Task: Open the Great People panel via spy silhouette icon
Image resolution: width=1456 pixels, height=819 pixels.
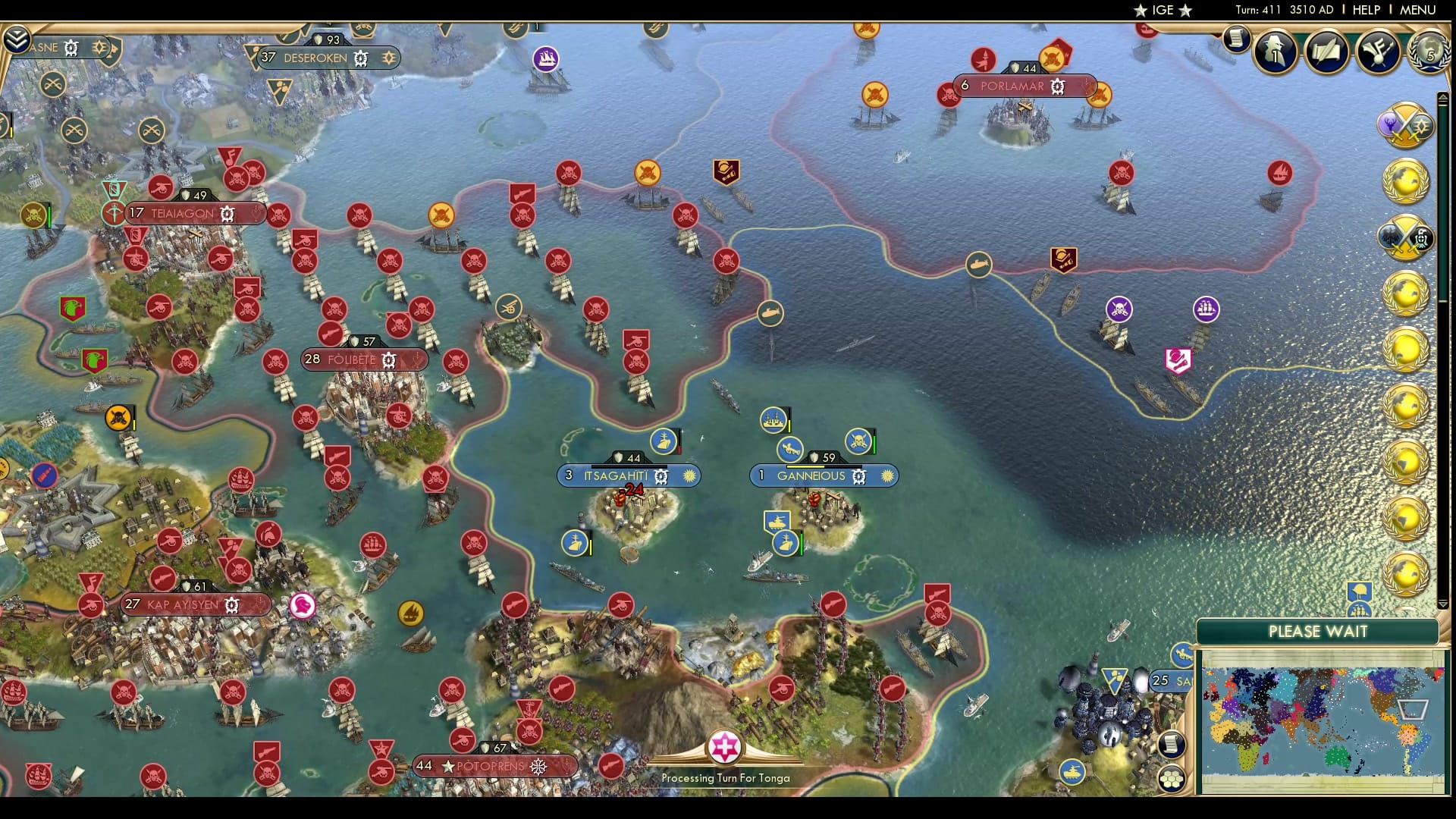Action: tap(1275, 51)
